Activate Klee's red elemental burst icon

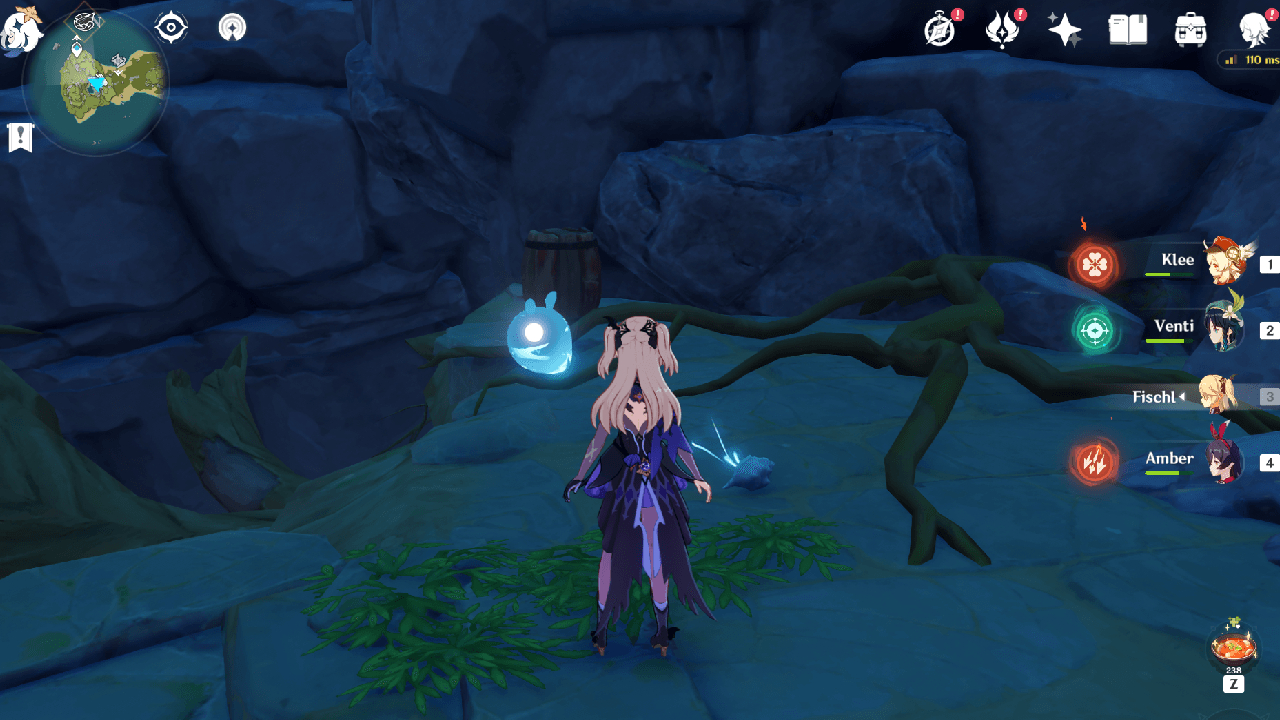pos(1095,265)
